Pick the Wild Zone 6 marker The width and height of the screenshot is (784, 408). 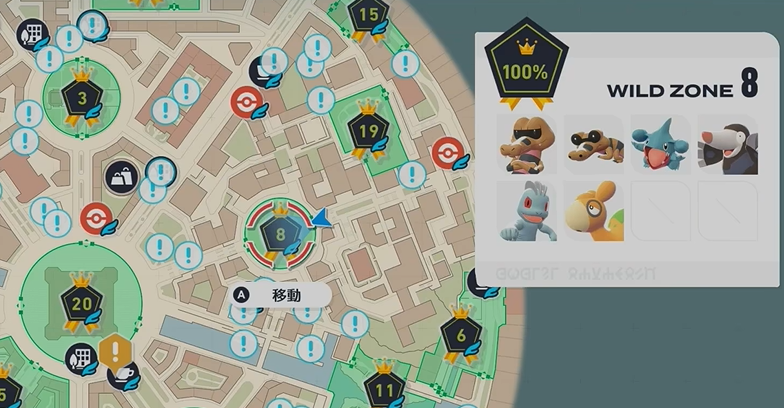pyautogui.click(x=460, y=336)
